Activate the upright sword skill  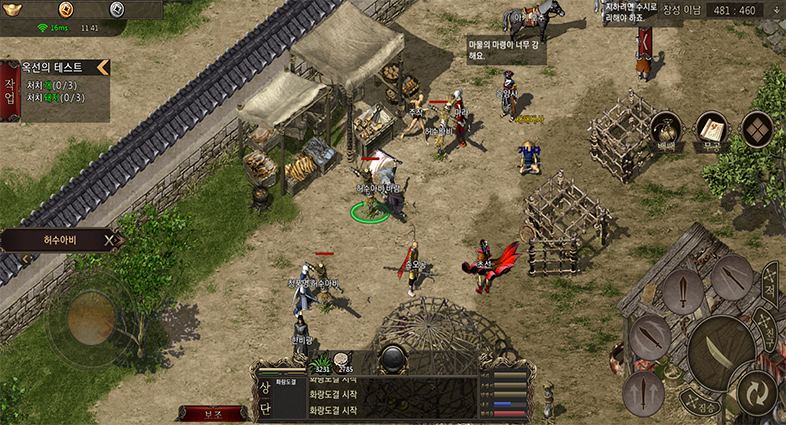click(684, 291)
